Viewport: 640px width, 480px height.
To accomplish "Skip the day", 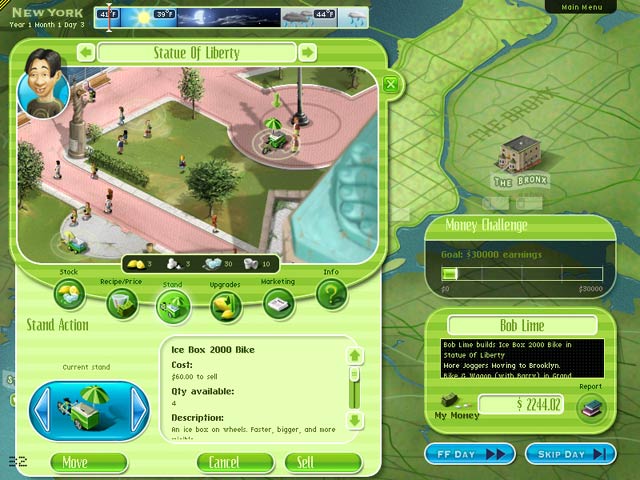I will coord(569,454).
